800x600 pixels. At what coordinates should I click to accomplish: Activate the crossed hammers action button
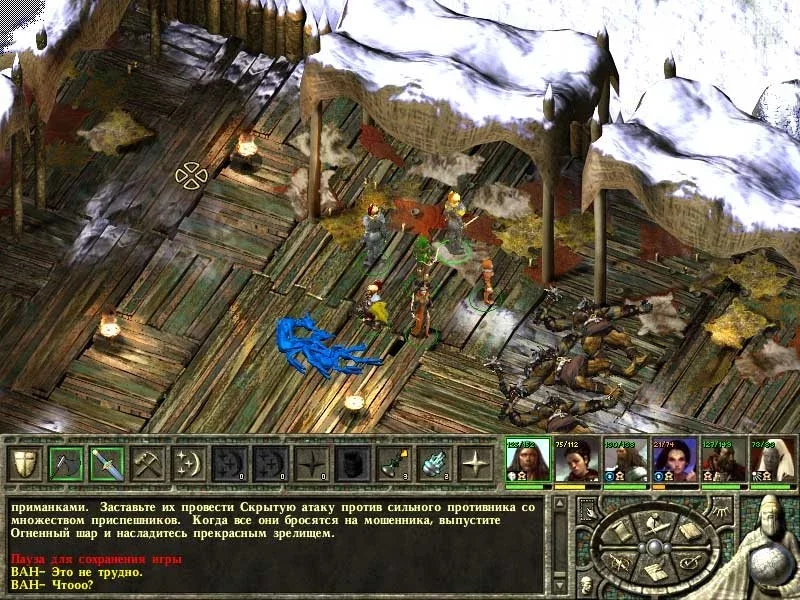[147, 463]
